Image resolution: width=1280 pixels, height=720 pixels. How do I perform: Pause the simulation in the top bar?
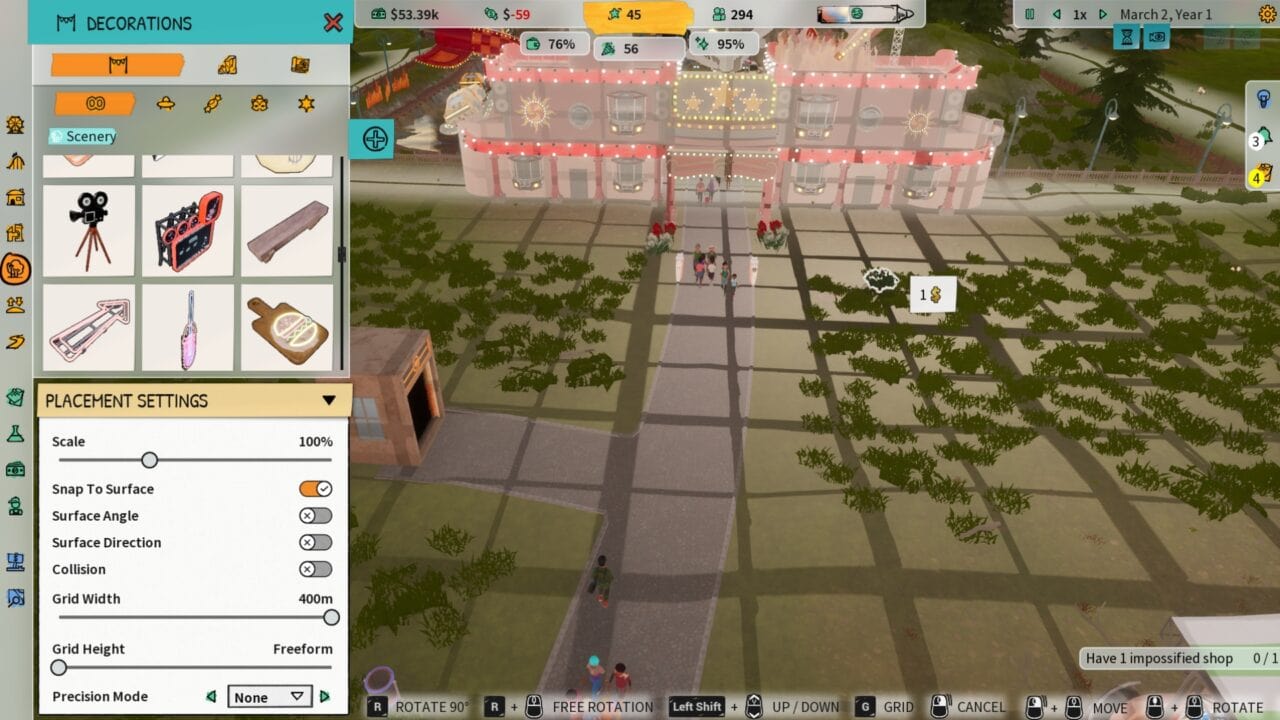[1031, 13]
